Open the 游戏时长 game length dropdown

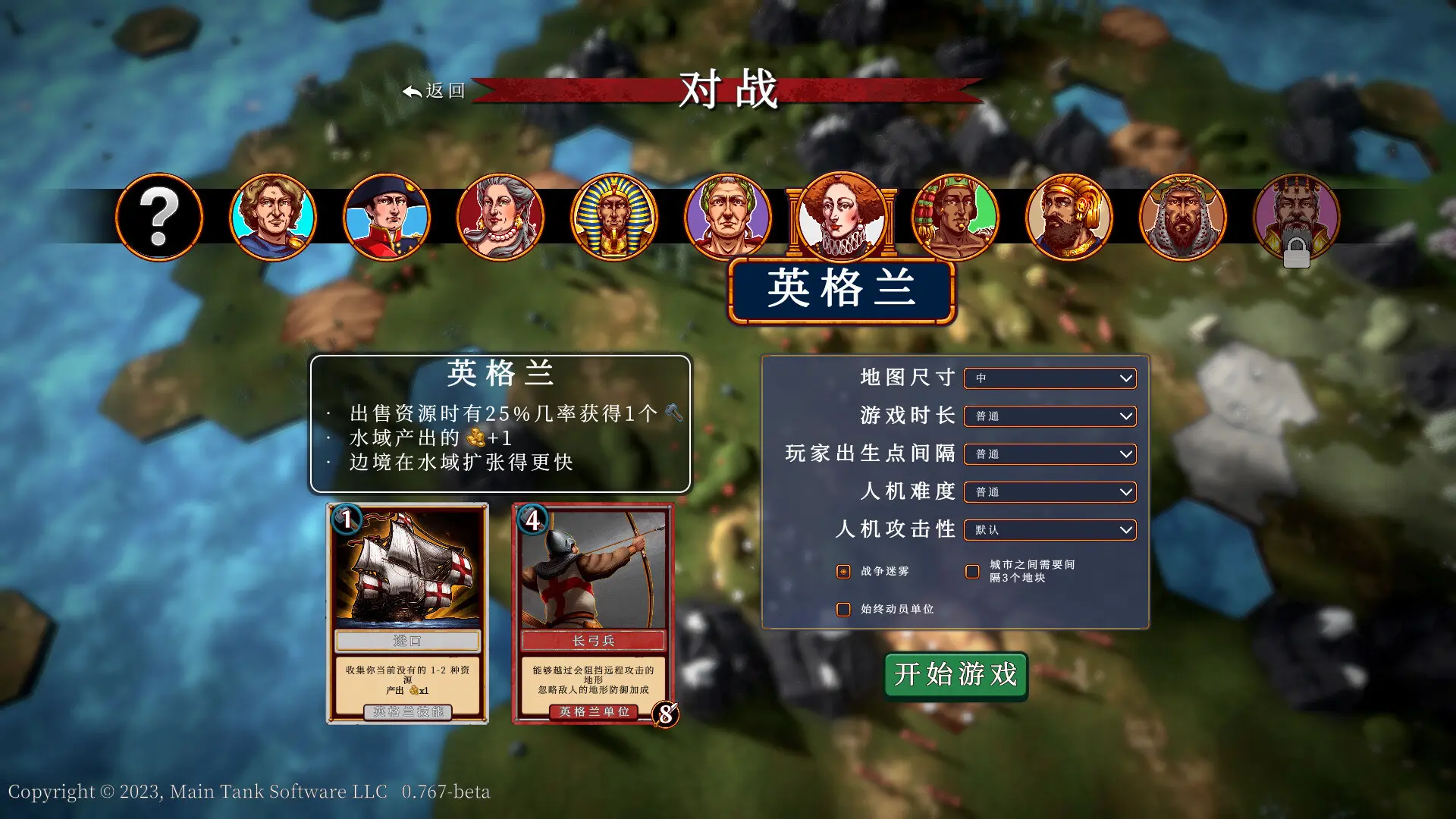click(1050, 416)
